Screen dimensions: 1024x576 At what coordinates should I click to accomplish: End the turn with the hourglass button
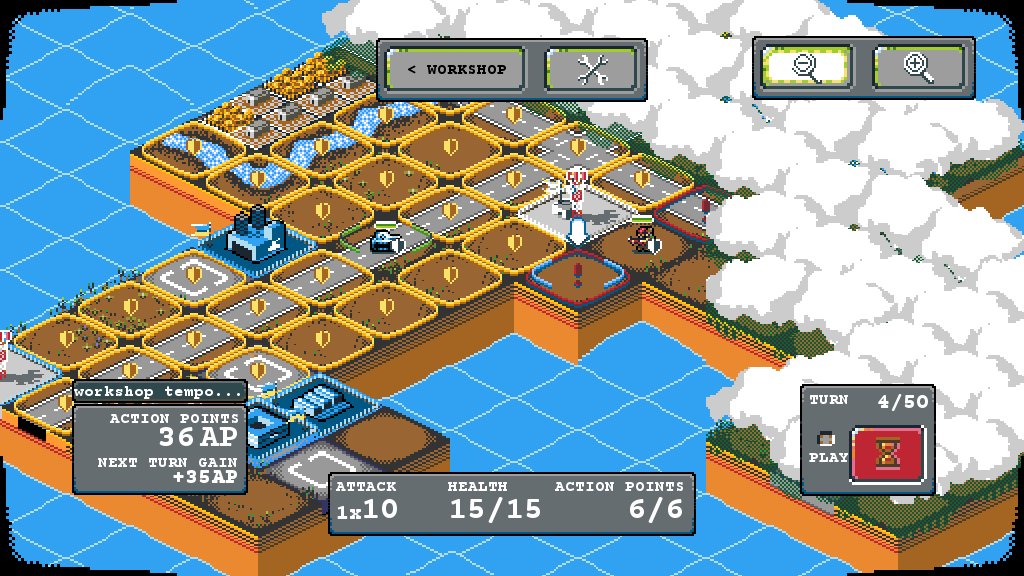tap(888, 455)
